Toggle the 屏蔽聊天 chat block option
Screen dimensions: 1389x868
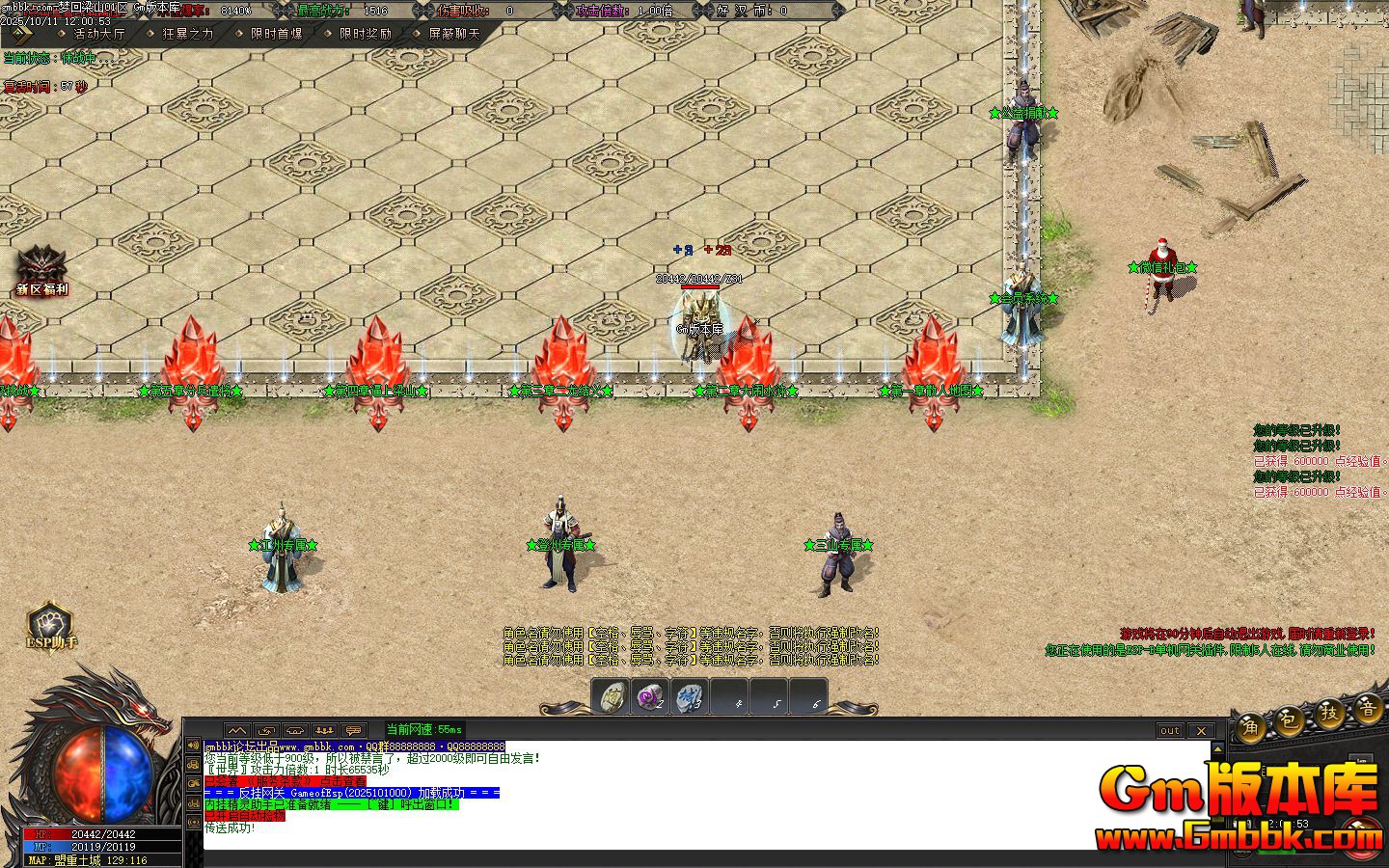pyautogui.click(x=454, y=34)
